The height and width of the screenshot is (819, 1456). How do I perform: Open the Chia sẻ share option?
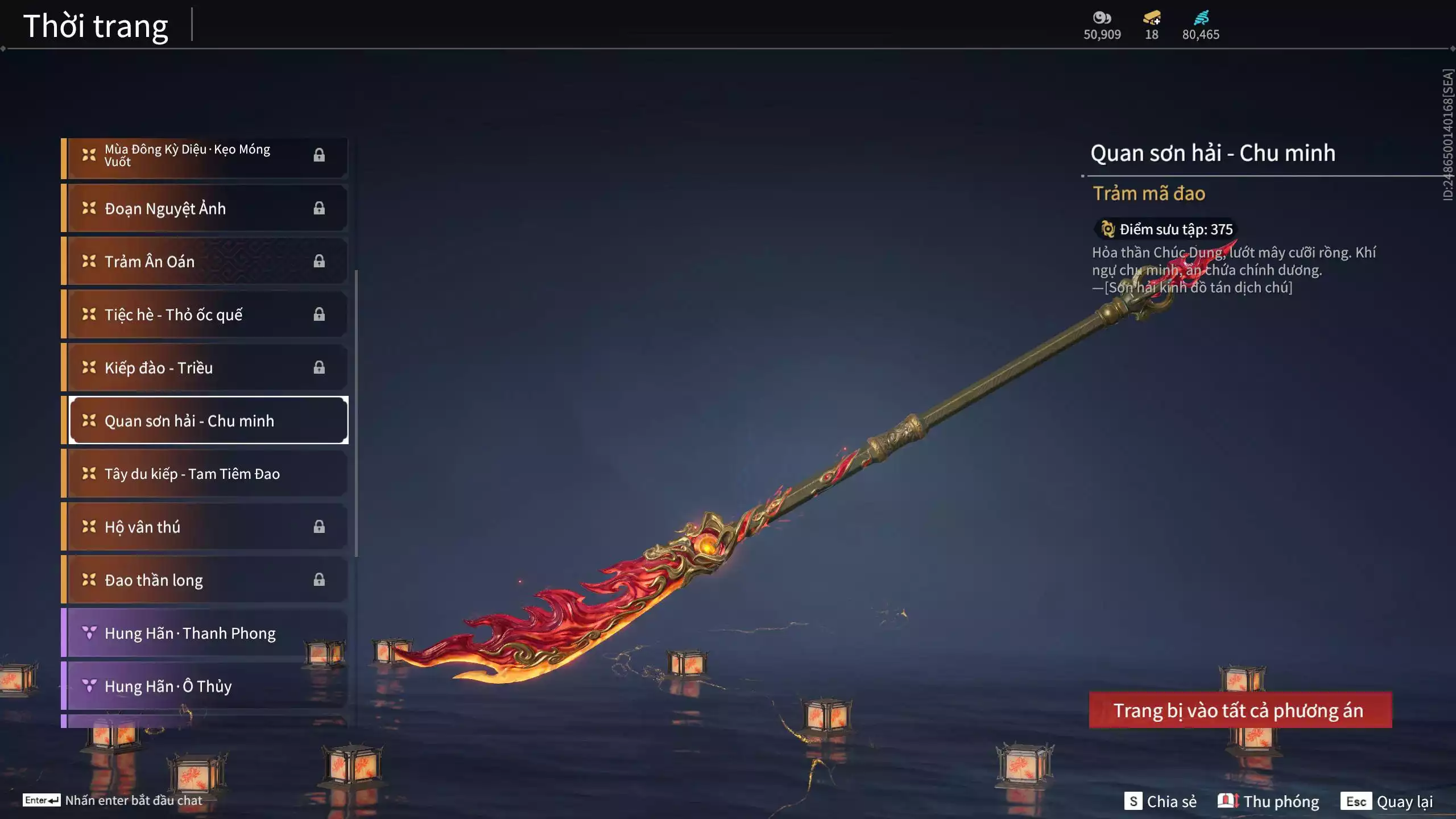click(1160, 801)
